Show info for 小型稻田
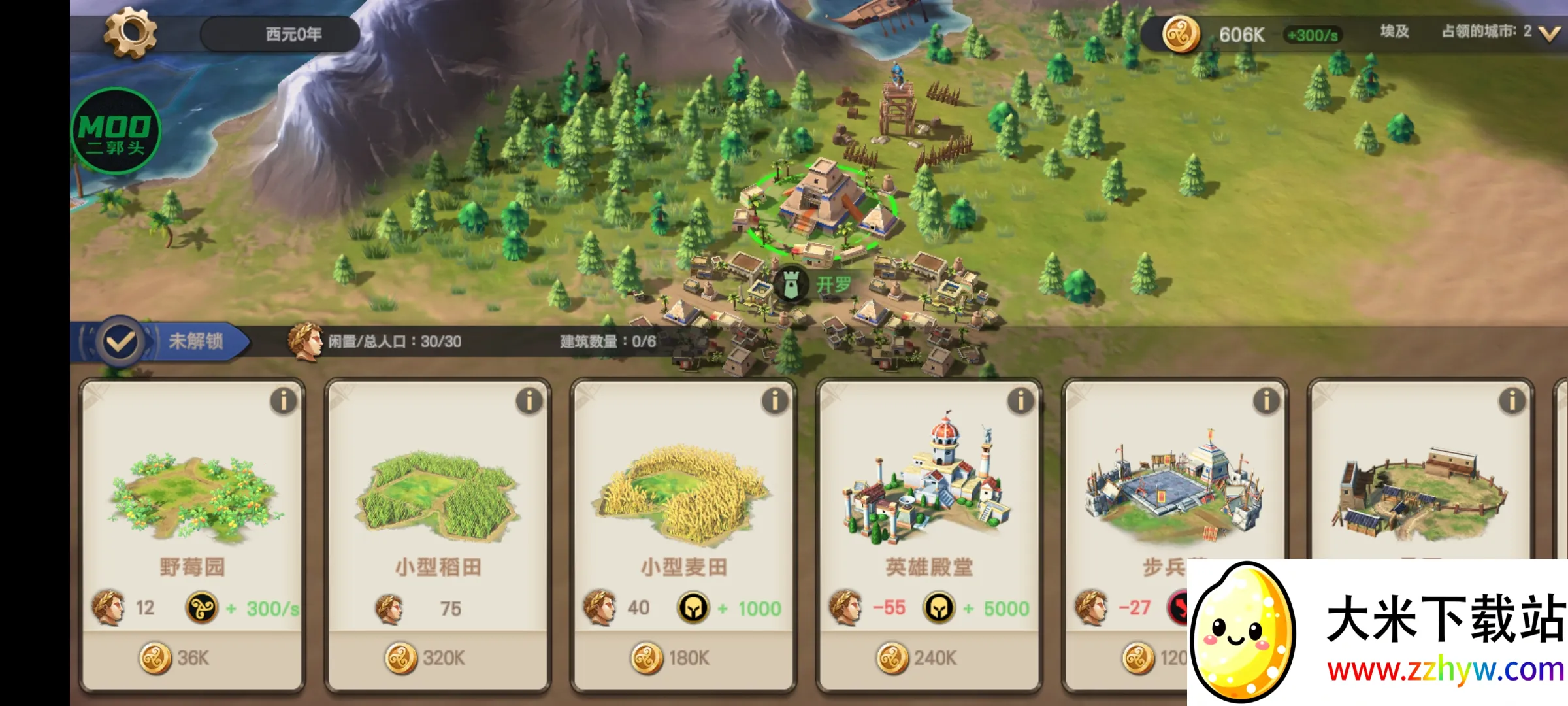The width and height of the screenshot is (1568, 706). click(529, 401)
